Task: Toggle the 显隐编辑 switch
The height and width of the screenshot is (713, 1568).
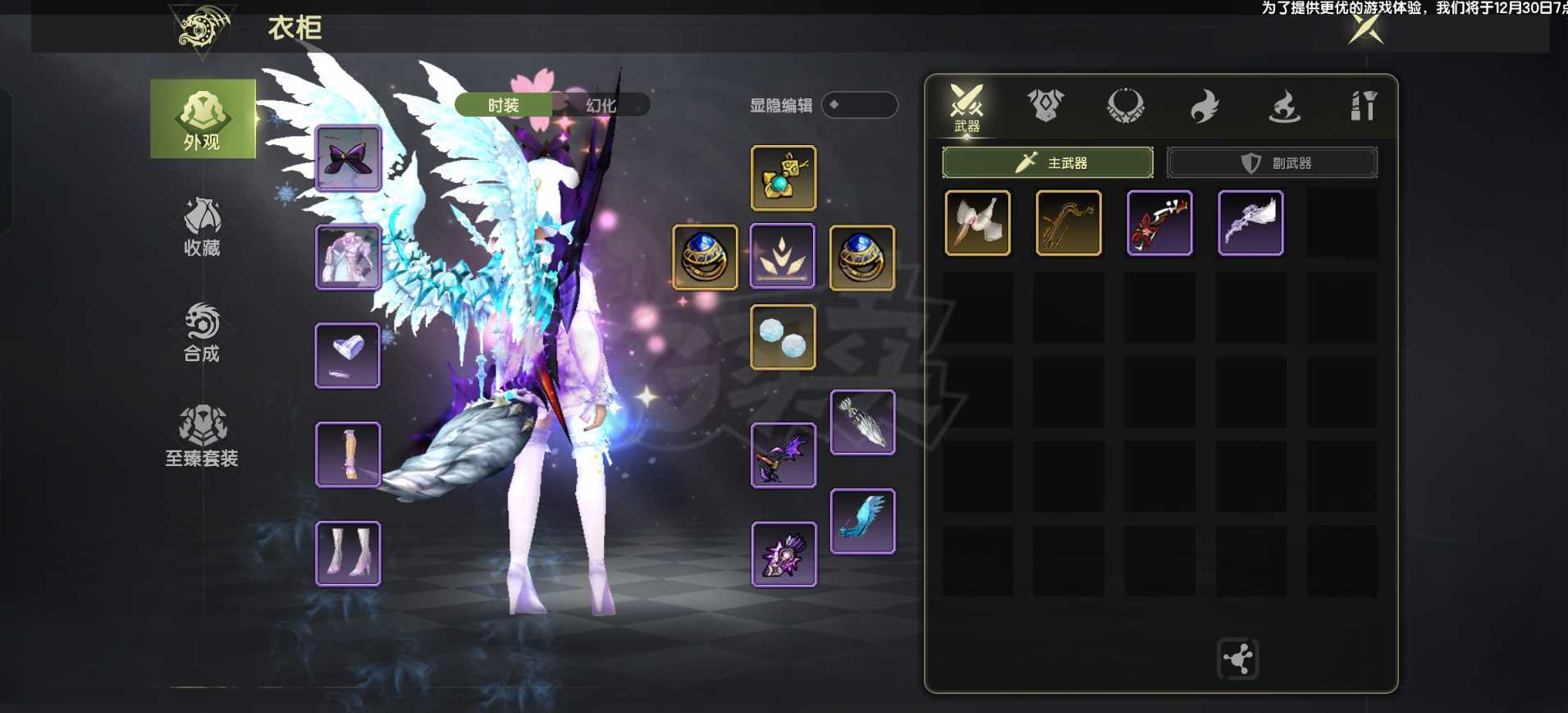Action: [858, 105]
